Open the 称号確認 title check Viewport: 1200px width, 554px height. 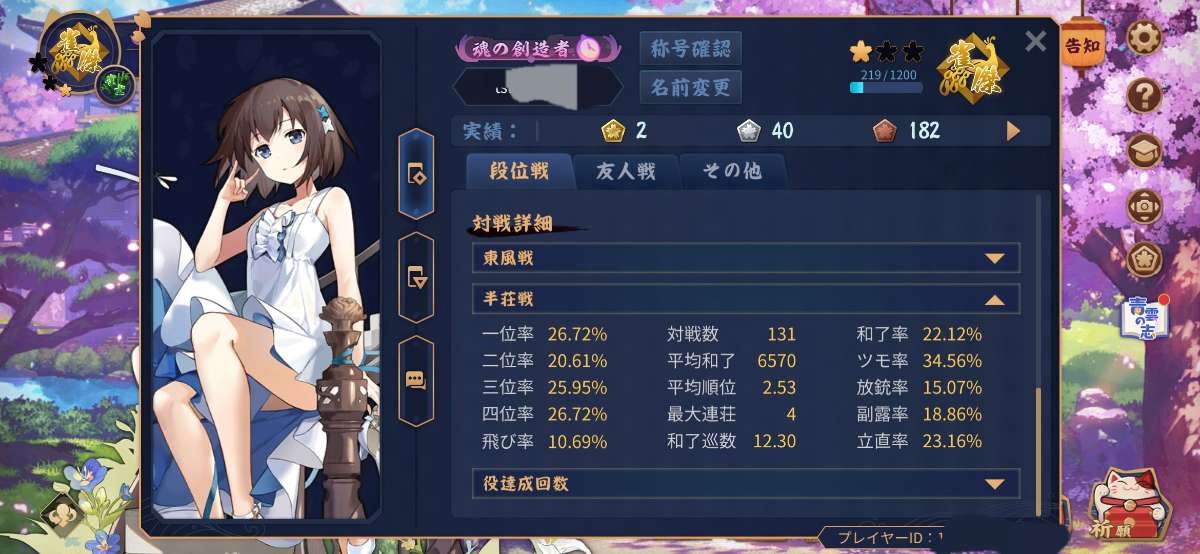coord(690,48)
